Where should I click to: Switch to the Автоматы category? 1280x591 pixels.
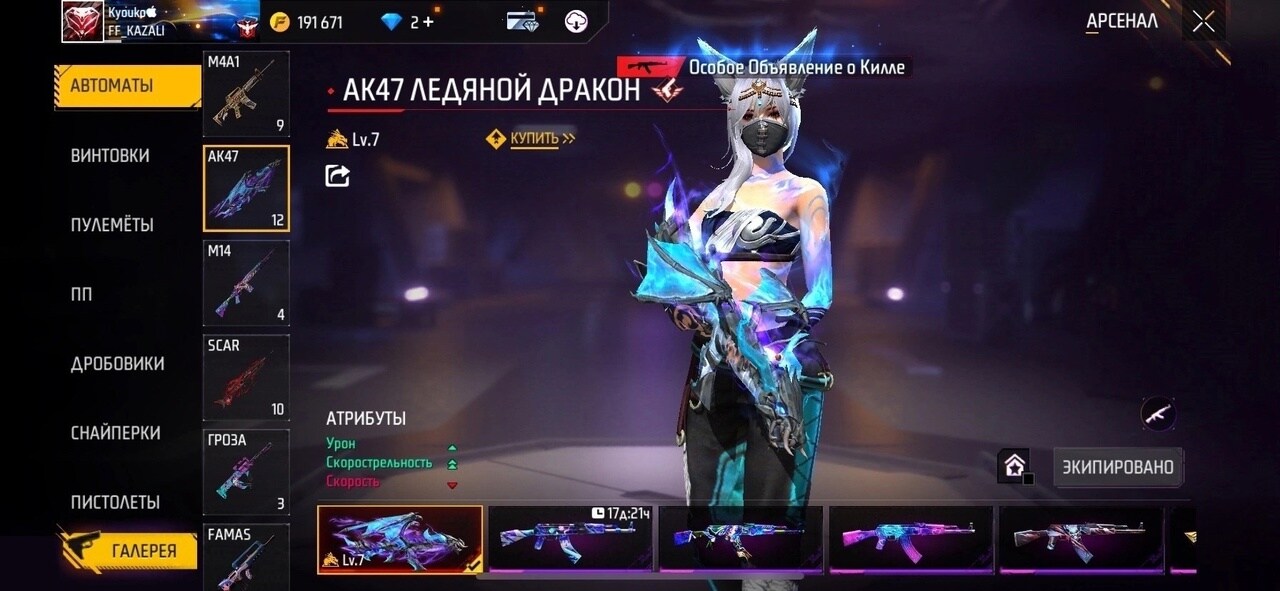coord(112,86)
